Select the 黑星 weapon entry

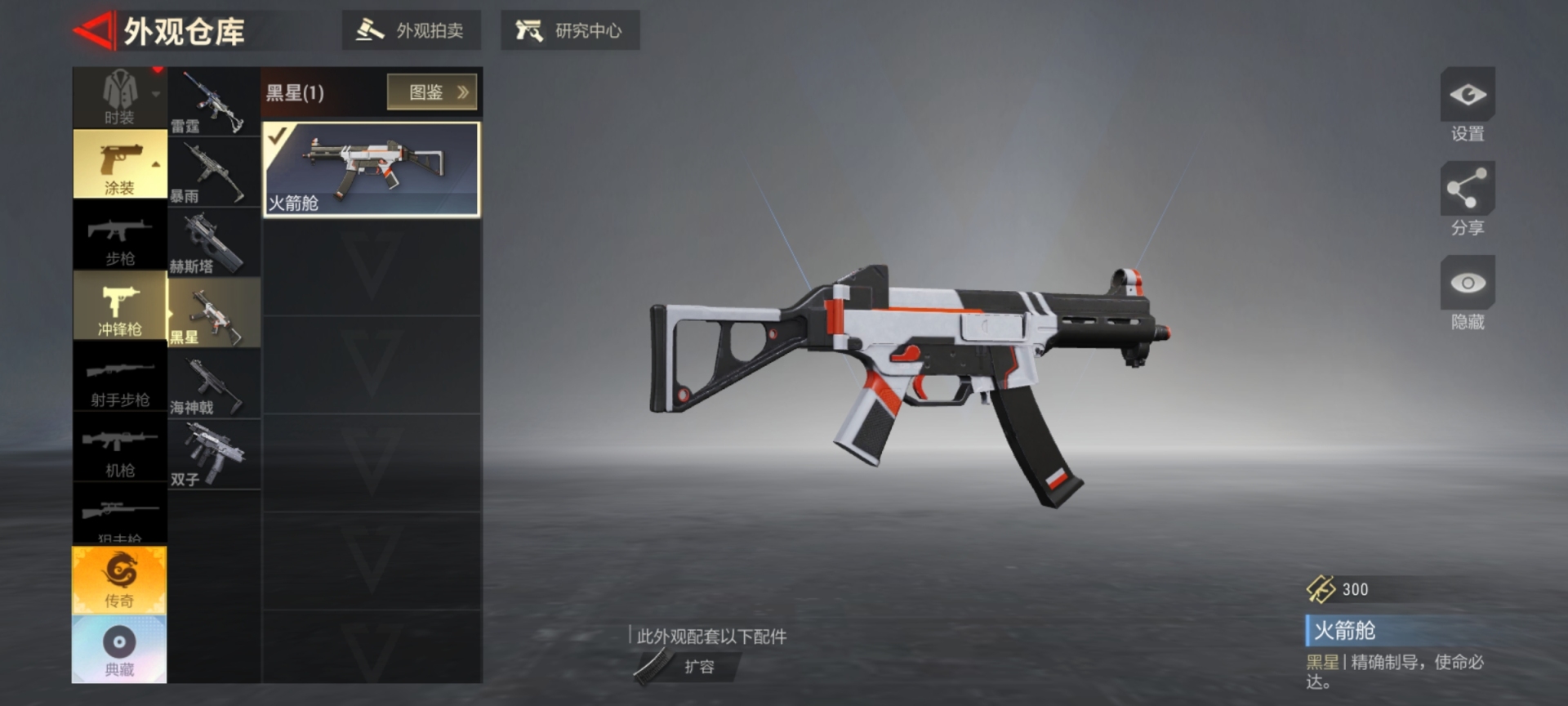pyautogui.click(x=214, y=314)
